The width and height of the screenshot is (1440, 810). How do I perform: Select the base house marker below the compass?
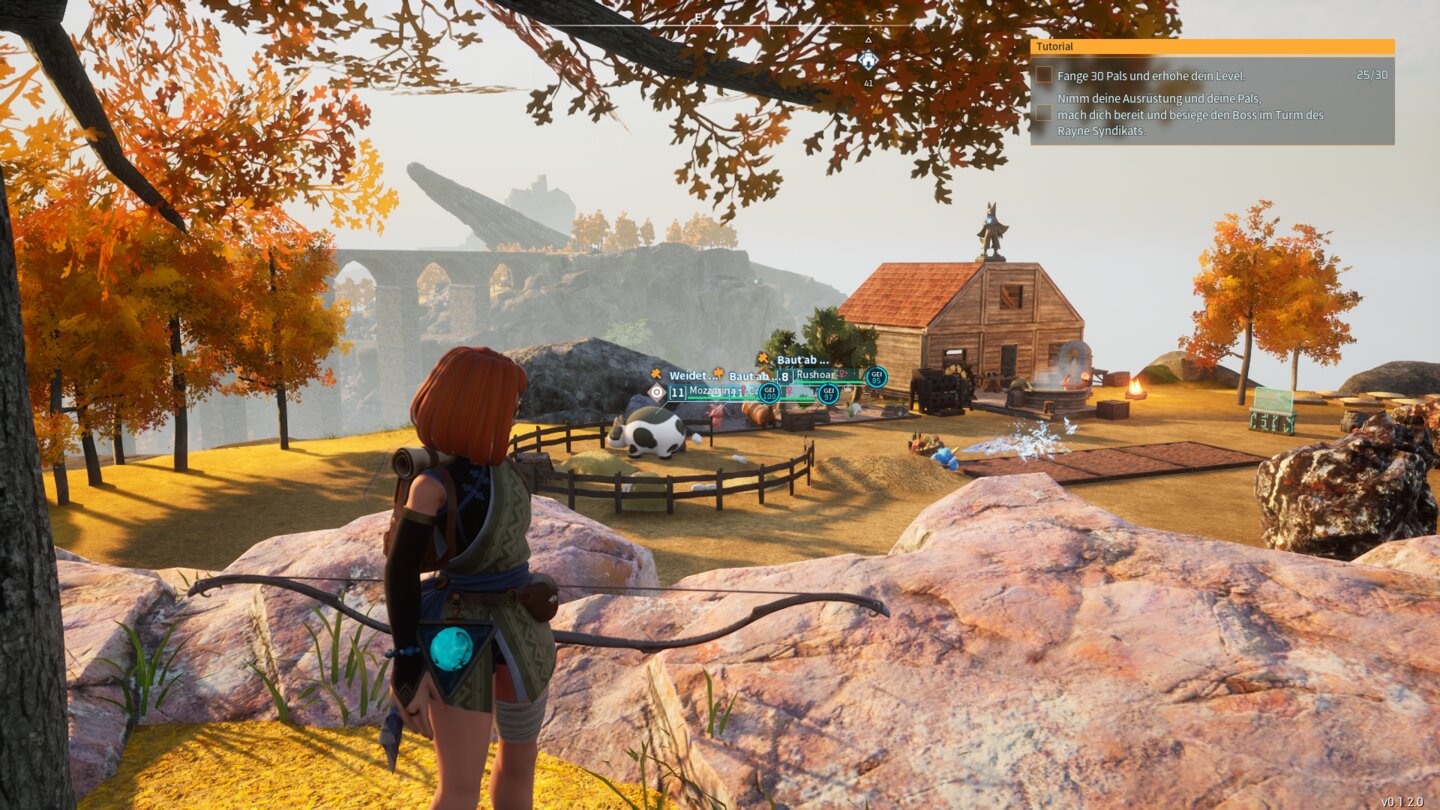tap(868, 60)
